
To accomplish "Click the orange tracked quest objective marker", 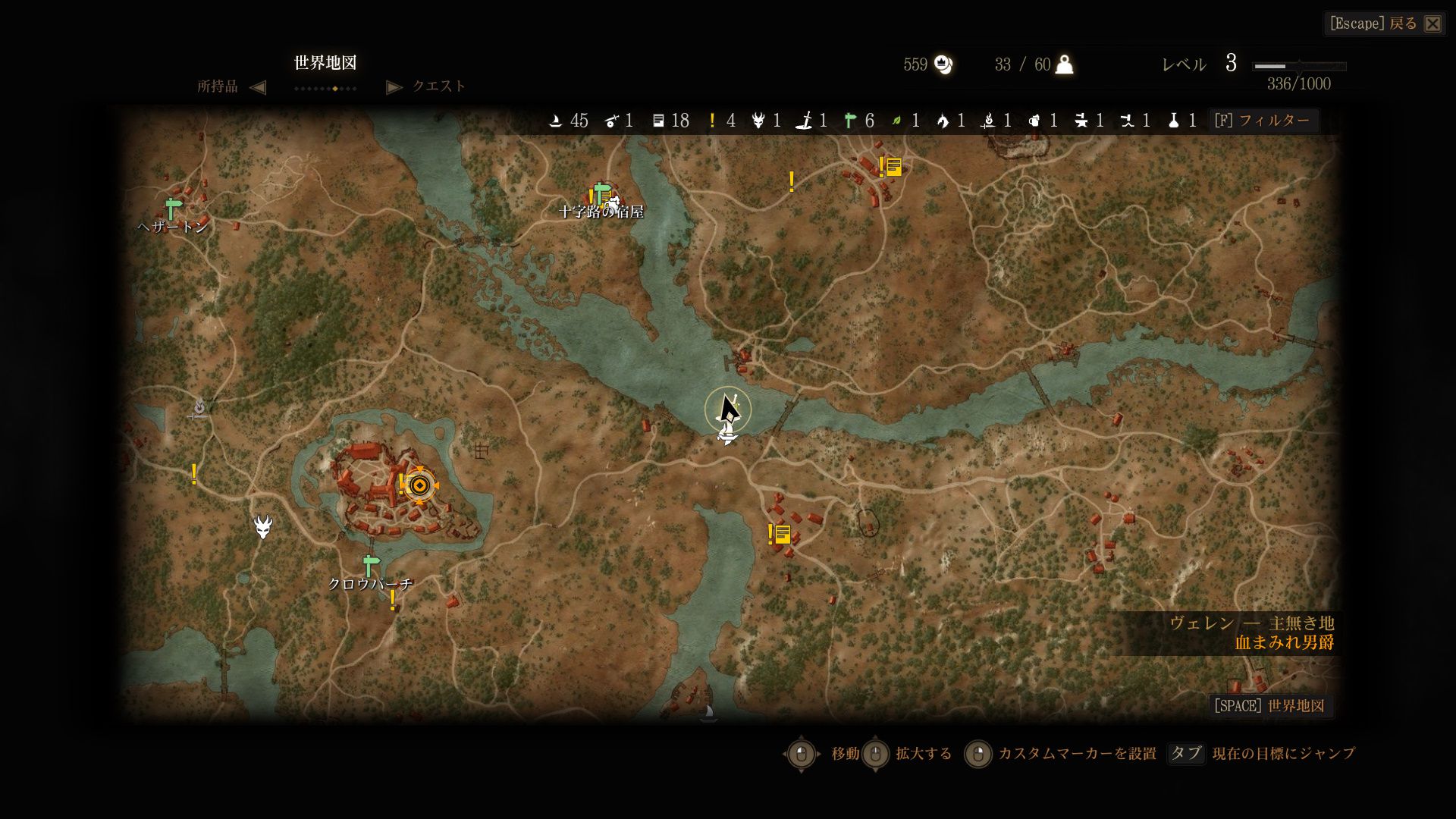I will pyautogui.click(x=419, y=485).
